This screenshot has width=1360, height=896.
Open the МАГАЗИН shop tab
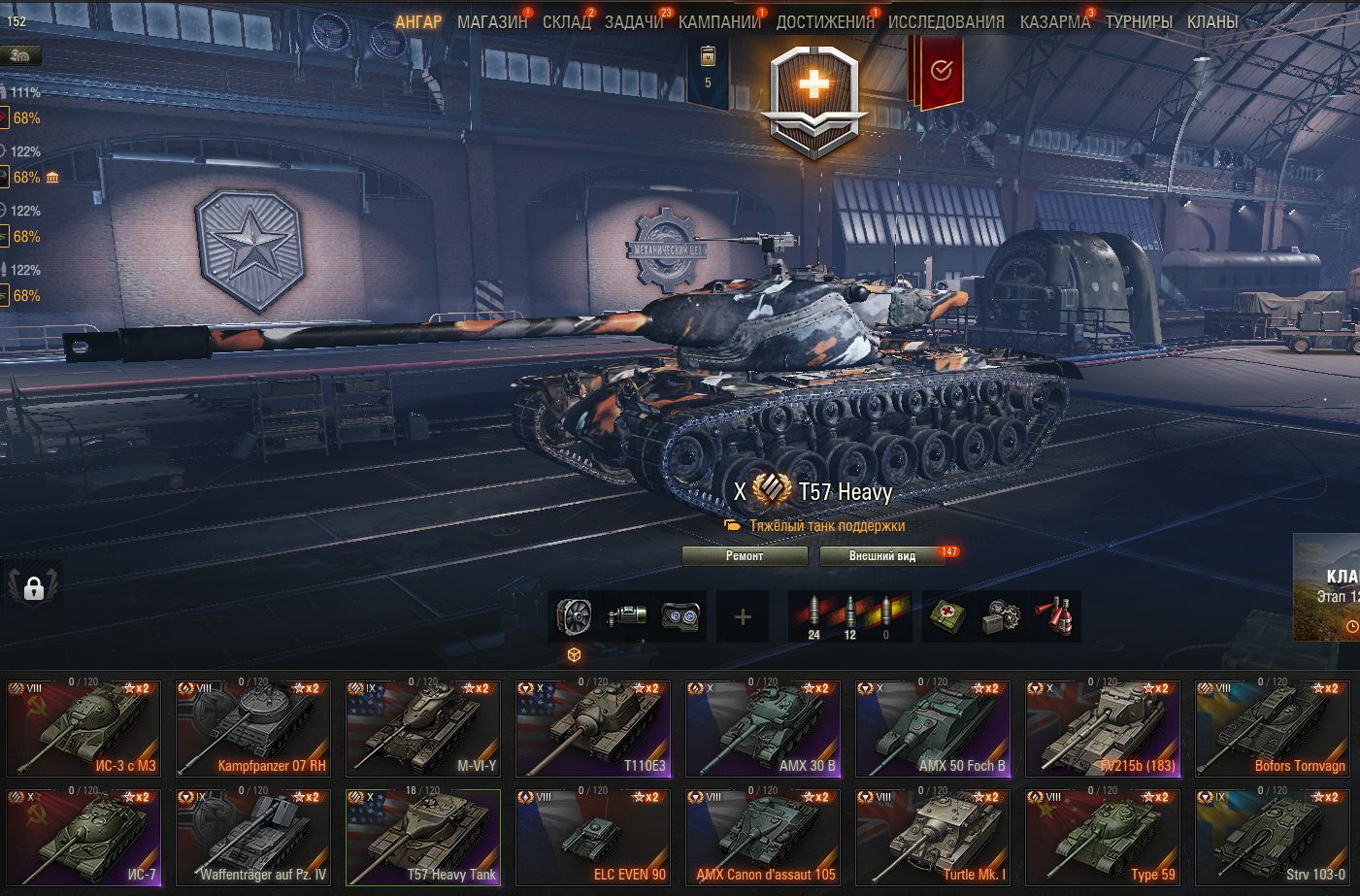click(x=492, y=21)
